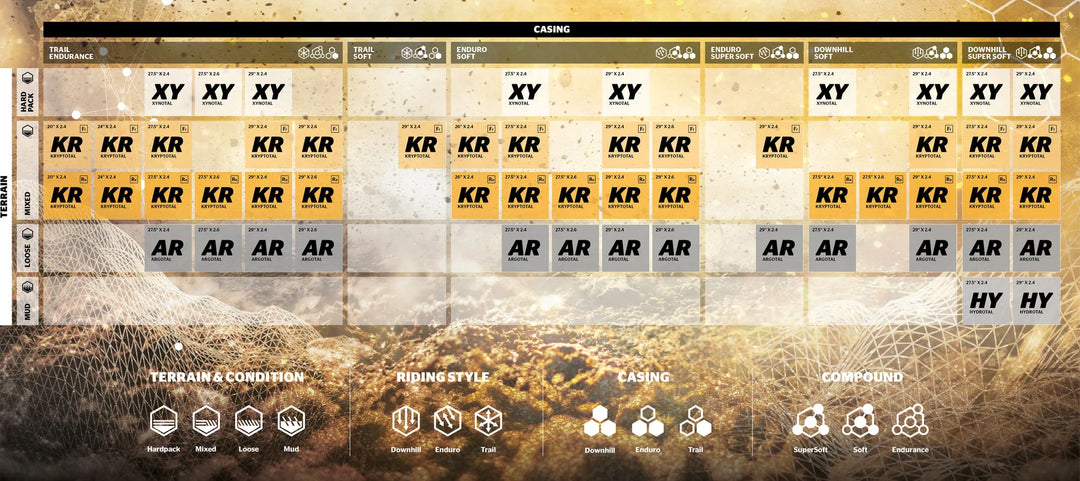Choose the Downhill riding style icon
The height and width of the screenshot is (481, 1080).
pos(405,420)
